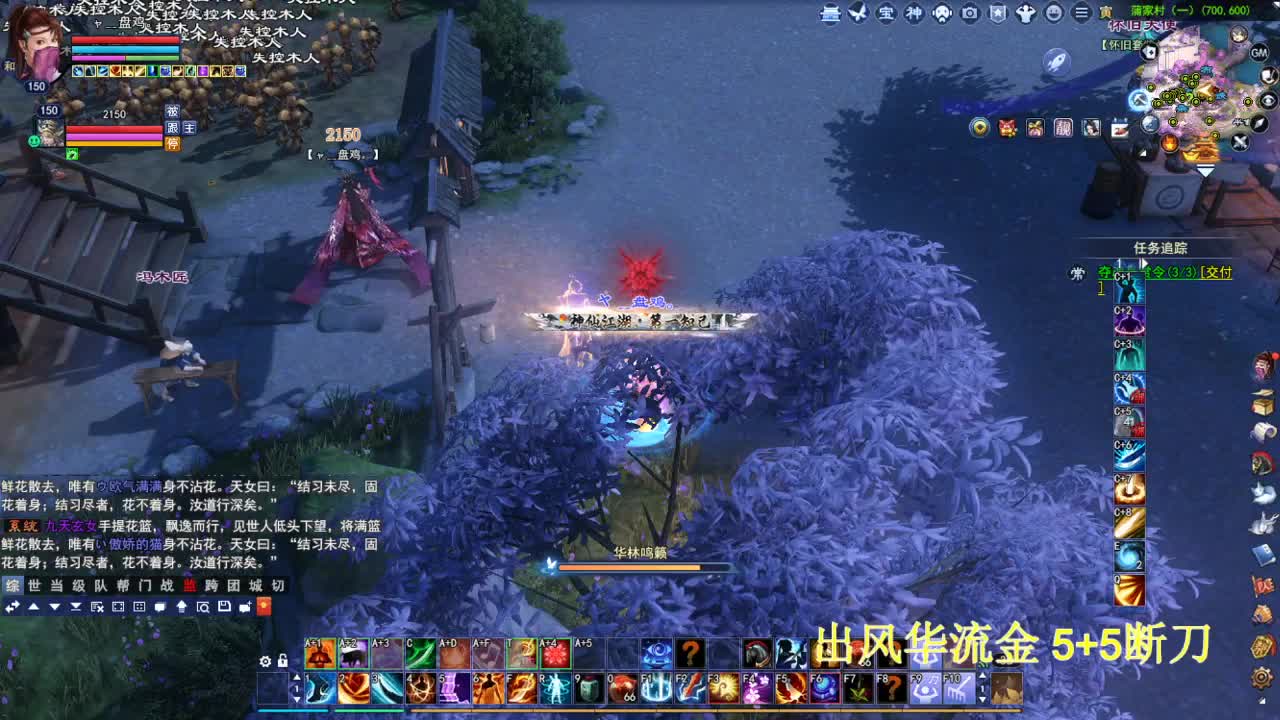1280x720 pixels.
Task: Click the up arrow to switch hotbar page
Action: [x=296, y=678]
